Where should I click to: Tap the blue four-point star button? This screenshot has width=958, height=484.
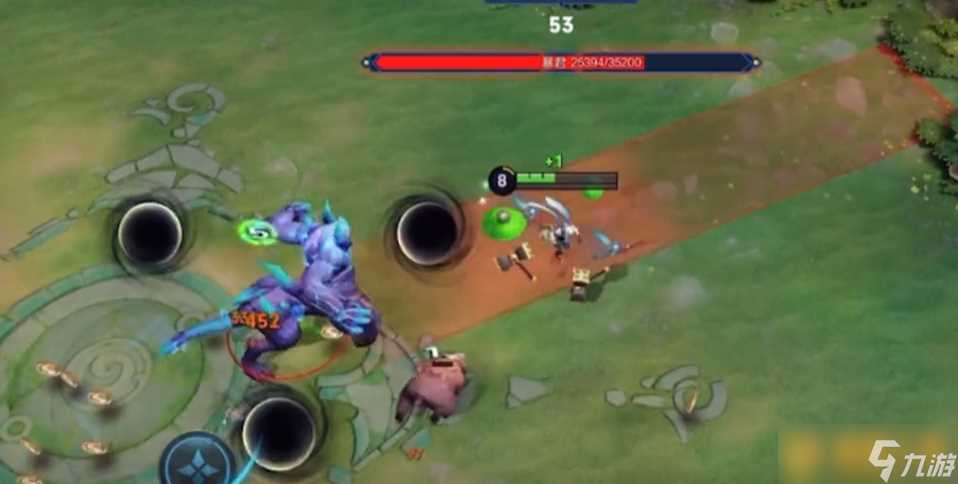pyautogui.click(x=198, y=463)
